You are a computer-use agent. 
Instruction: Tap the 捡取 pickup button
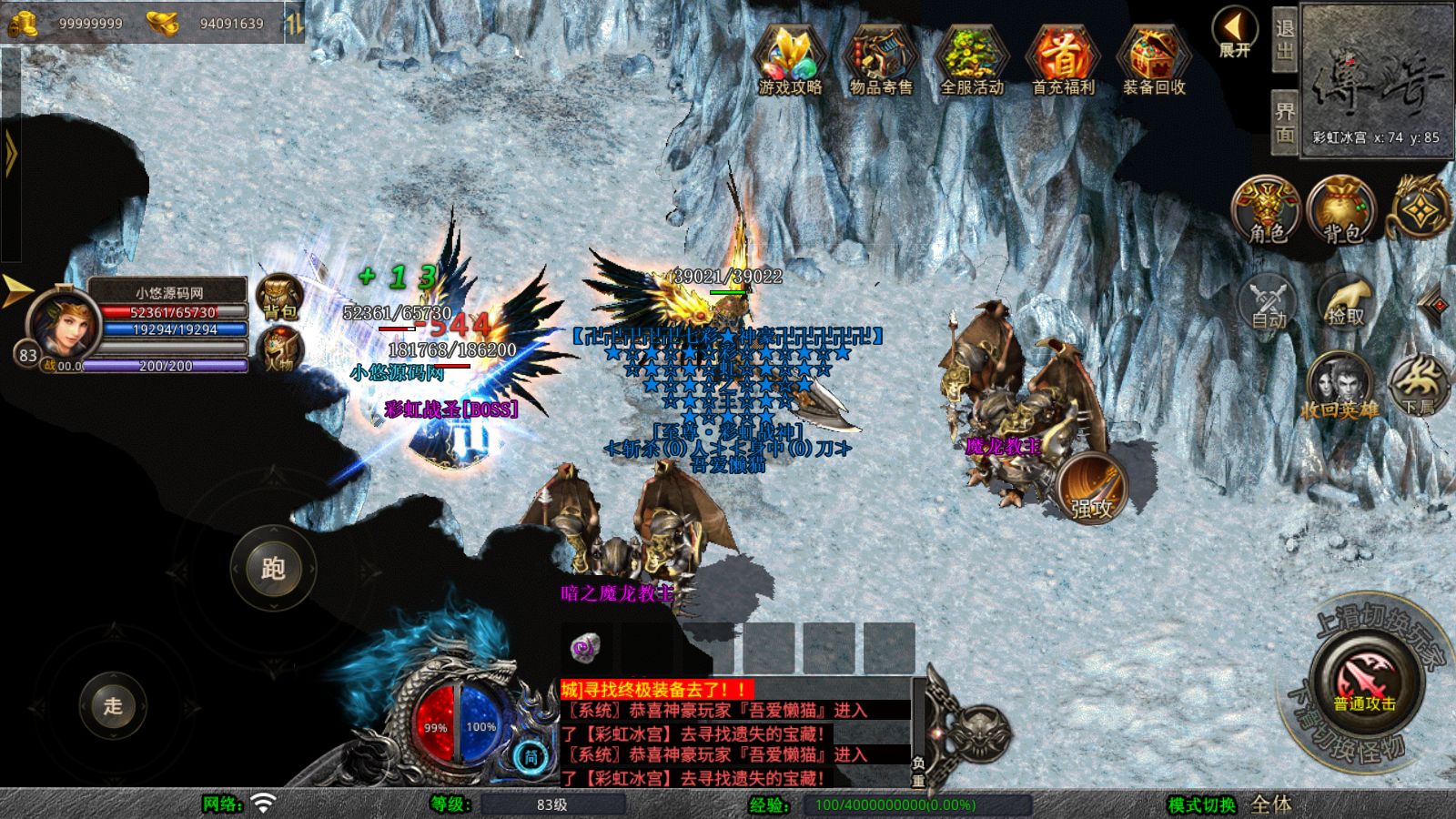tap(1345, 302)
